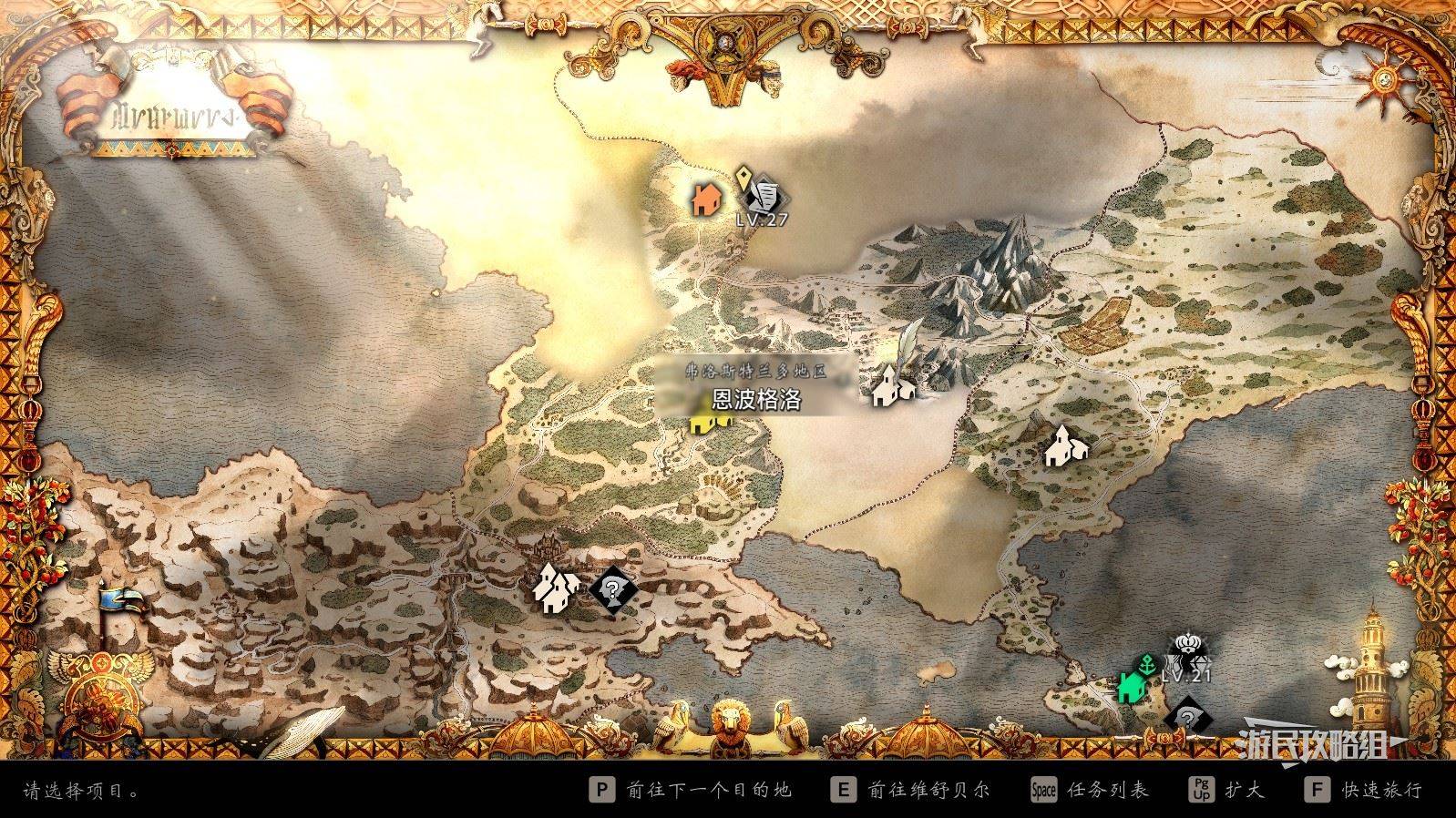Click the 恩波格洛 location name label
The width and height of the screenshot is (1456, 818).
756,401
